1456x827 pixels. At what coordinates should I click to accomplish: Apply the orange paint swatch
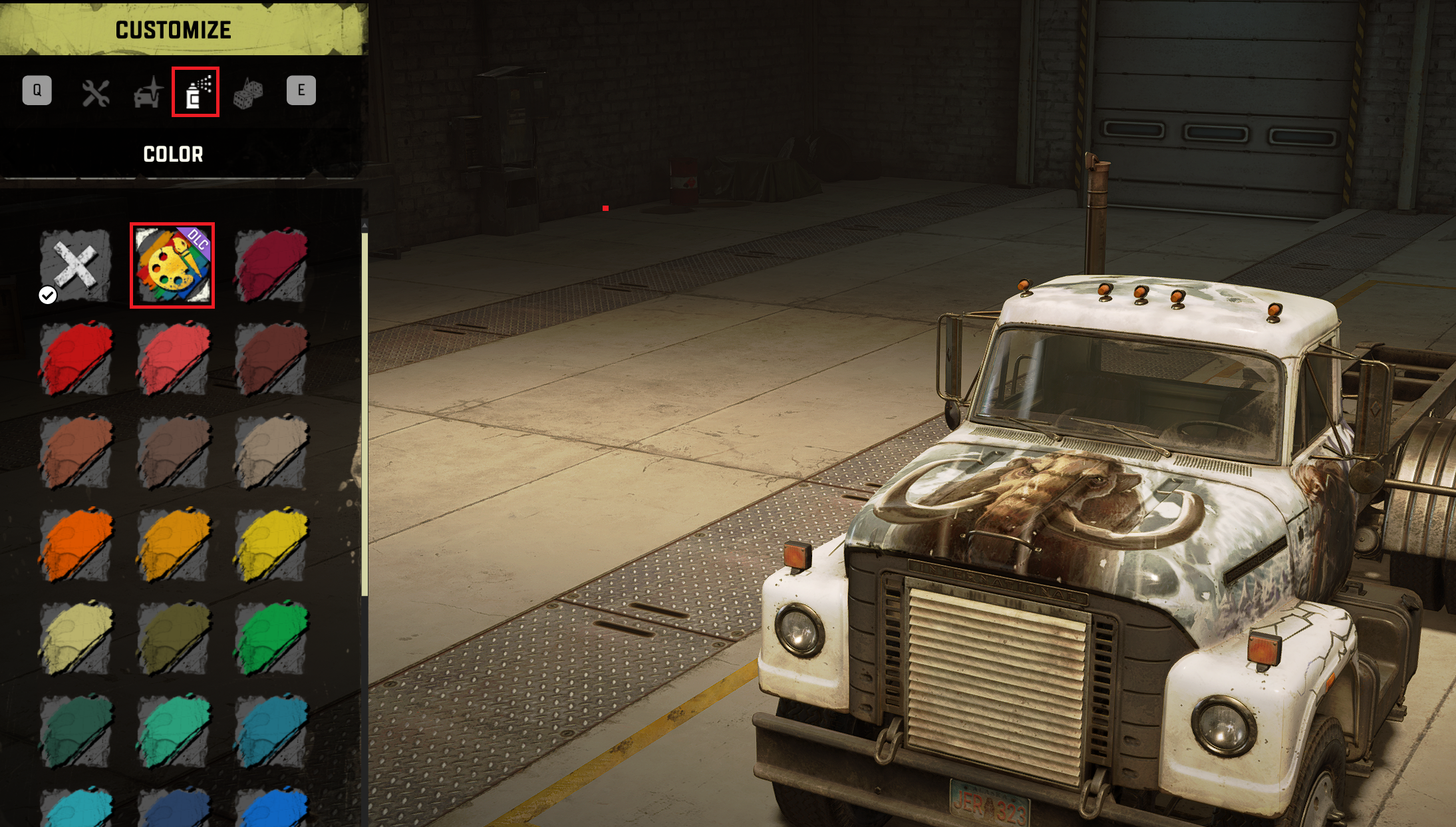(75, 545)
